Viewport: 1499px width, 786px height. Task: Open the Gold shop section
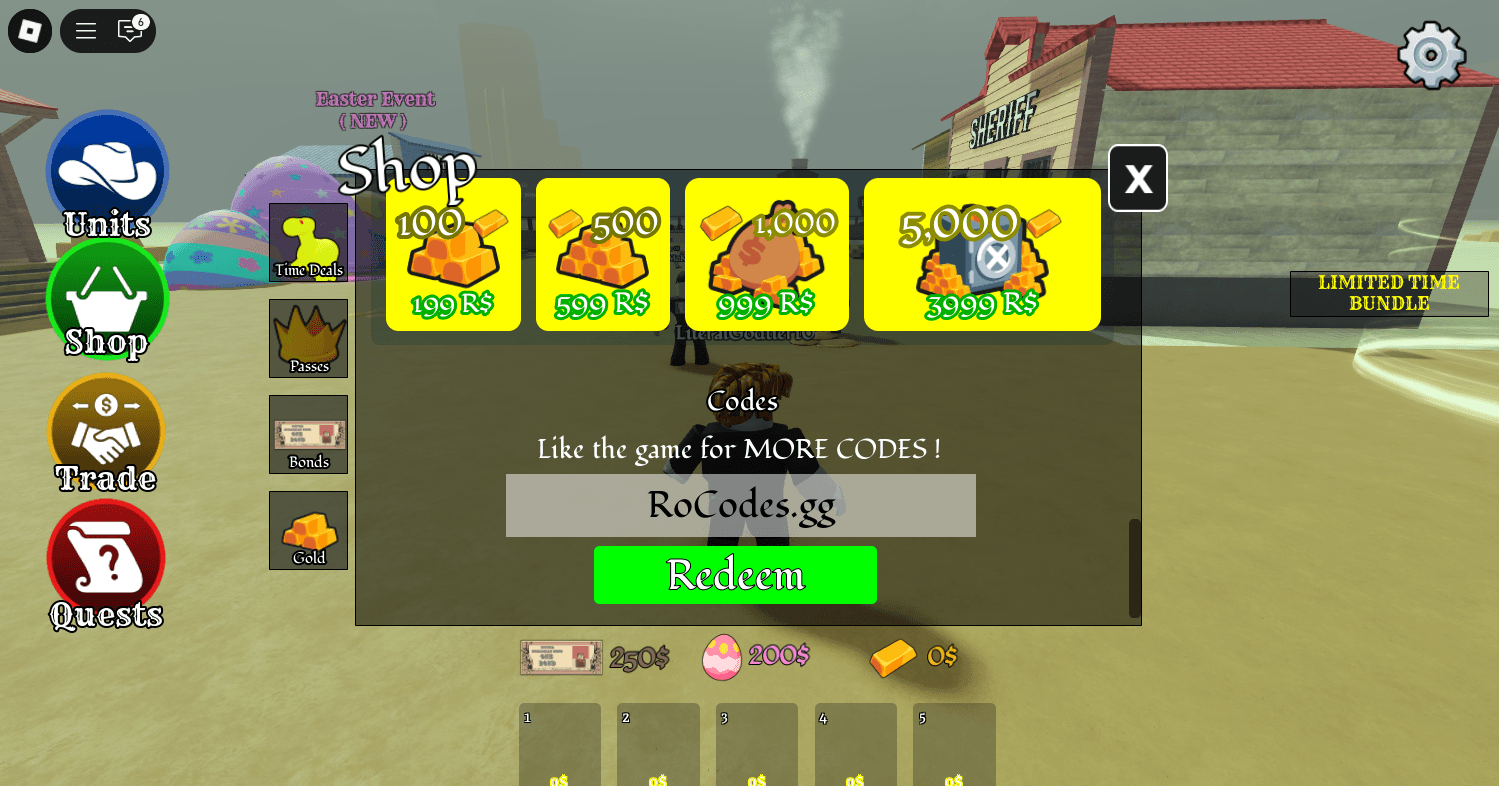pos(308,530)
